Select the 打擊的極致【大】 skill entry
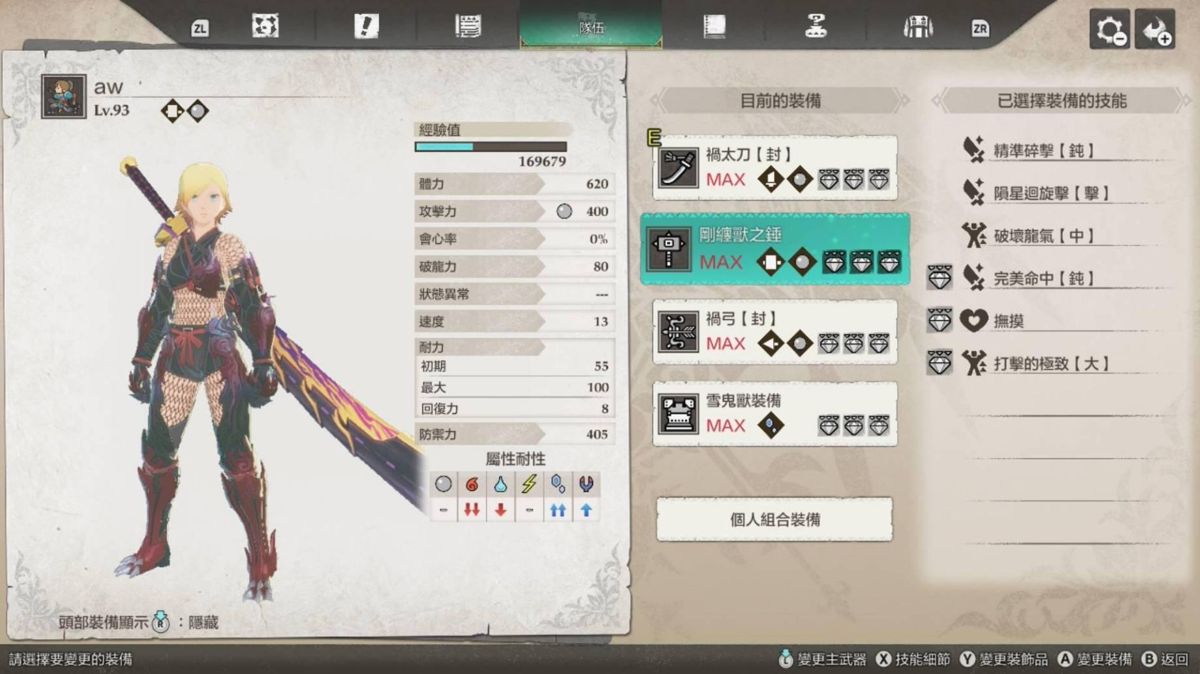Screen dimensions: 1200x674 pos(1049,363)
